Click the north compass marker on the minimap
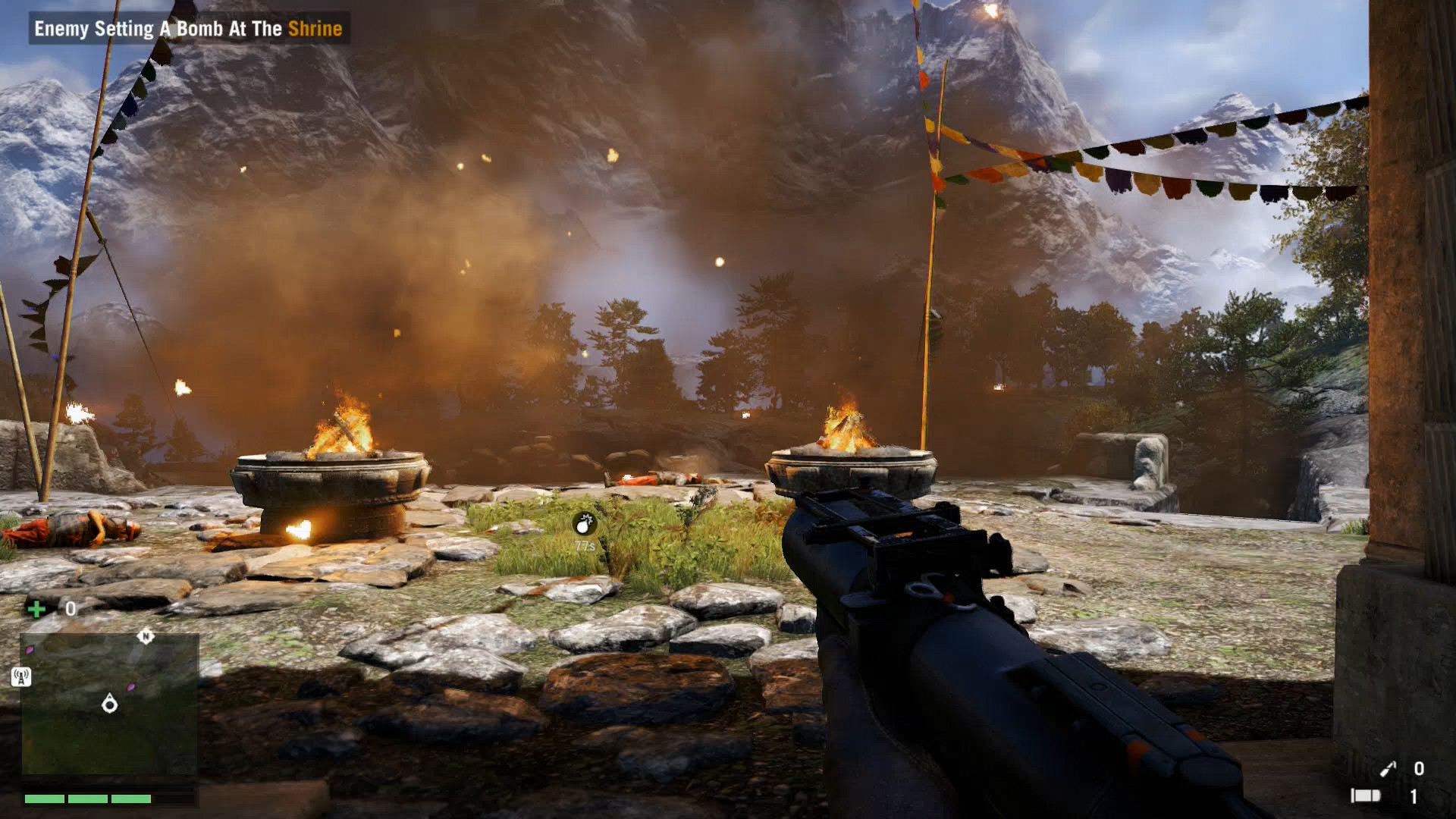The height and width of the screenshot is (819, 1456). click(146, 637)
